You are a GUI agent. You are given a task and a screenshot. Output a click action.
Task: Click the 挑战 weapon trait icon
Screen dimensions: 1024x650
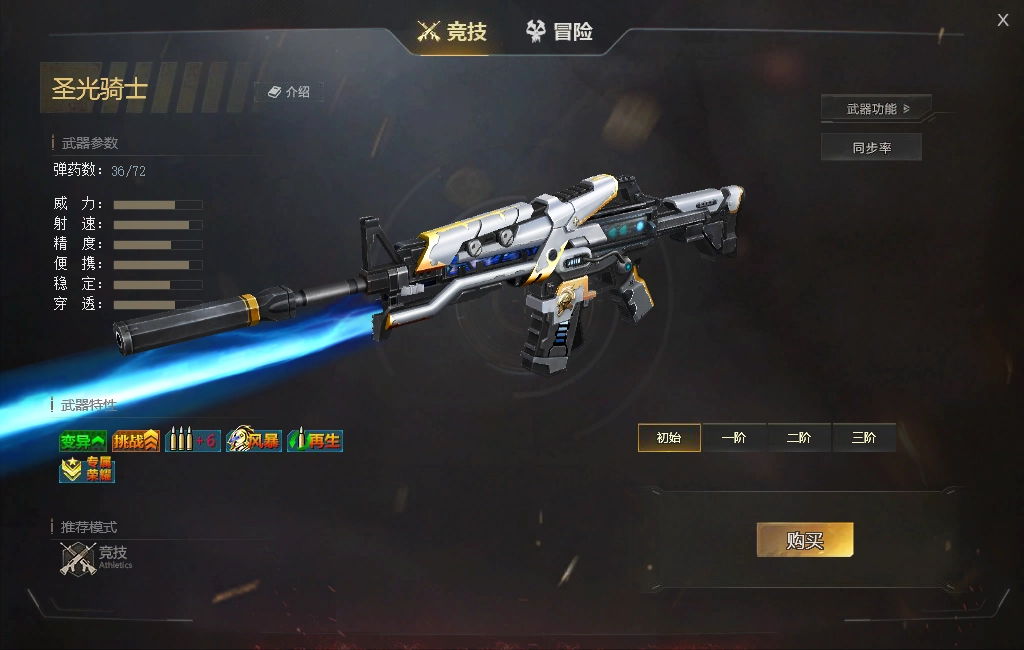pyautogui.click(x=136, y=441)
